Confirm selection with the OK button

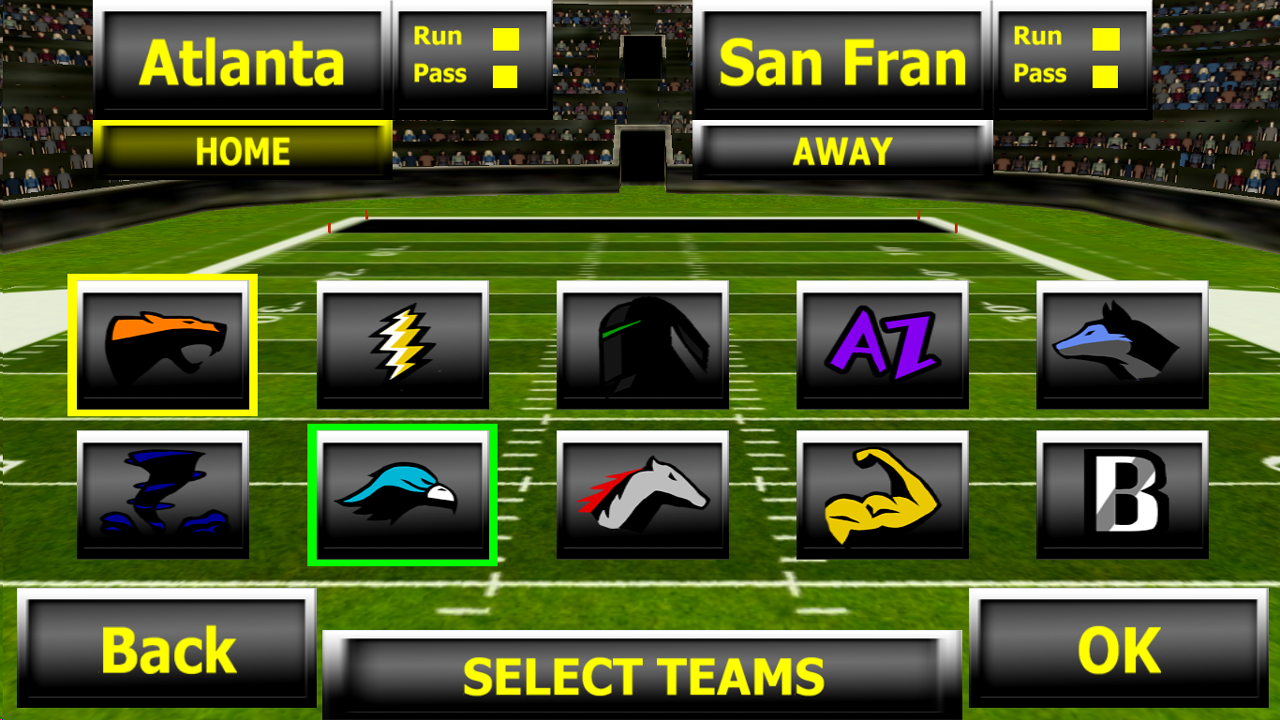[1120, 650]
